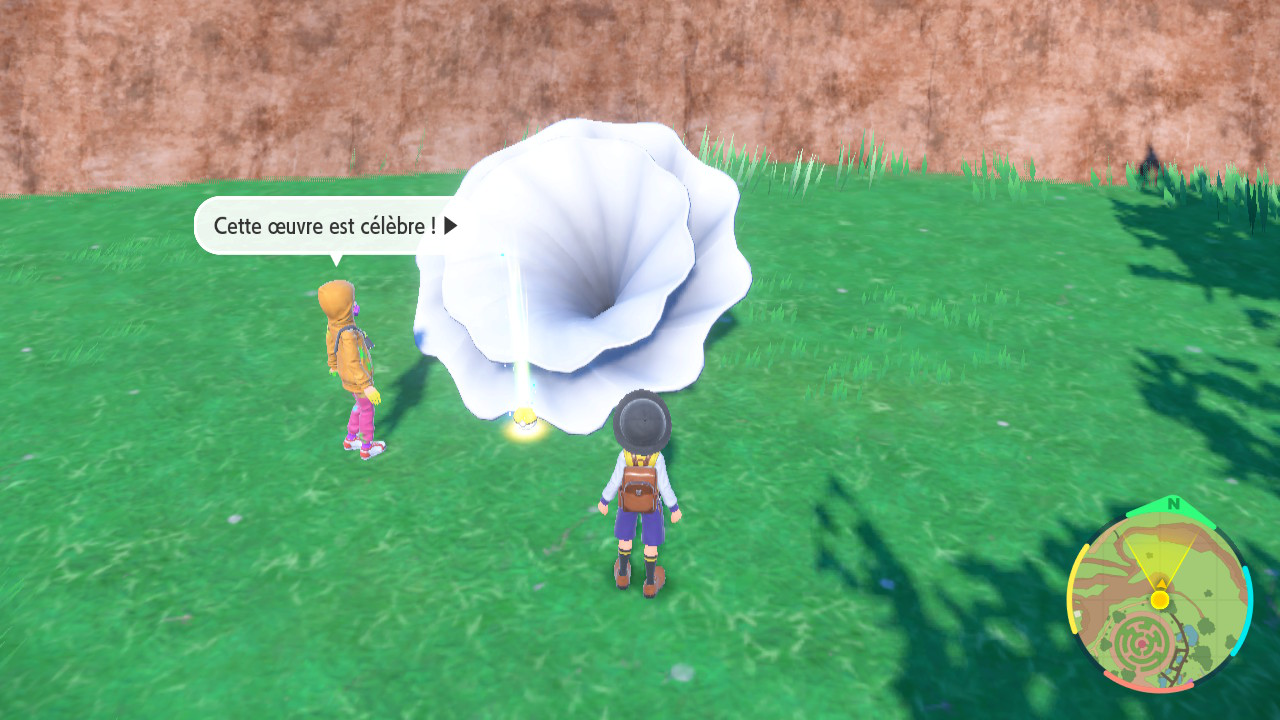Image resolution: width=1280 pixels, height=720 pixels.
Task: Click the green N compass indicator
Action: tap(1173, 504)
